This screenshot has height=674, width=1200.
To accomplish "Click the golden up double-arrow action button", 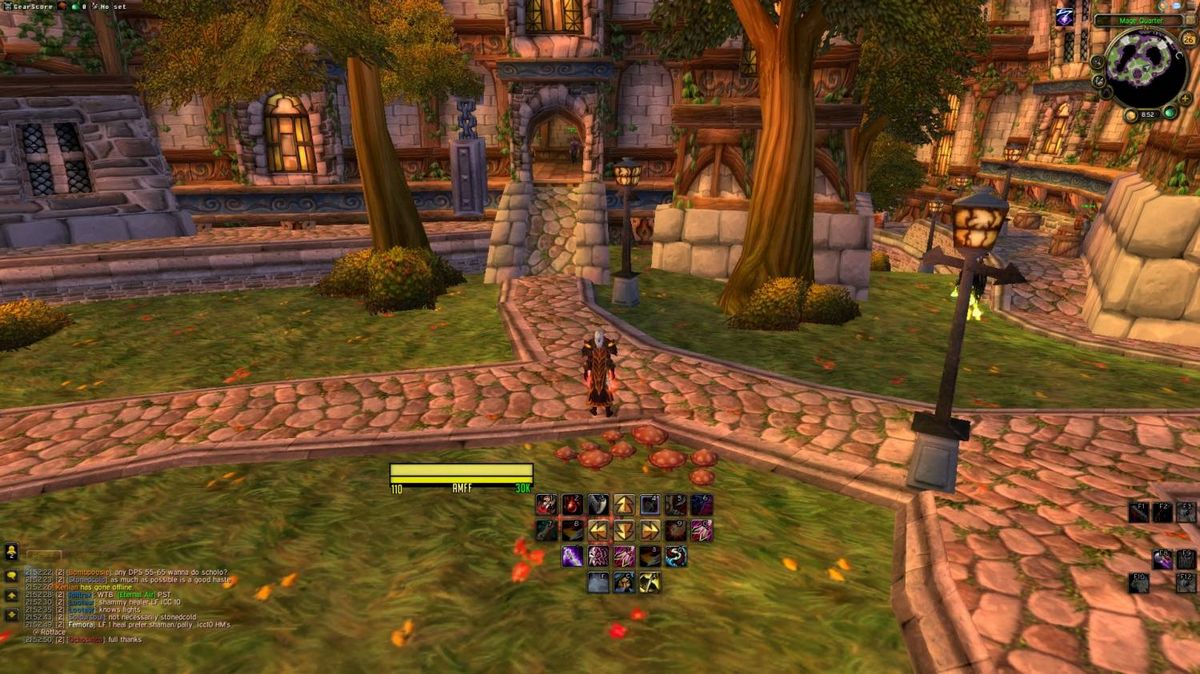I will [624, 504].
